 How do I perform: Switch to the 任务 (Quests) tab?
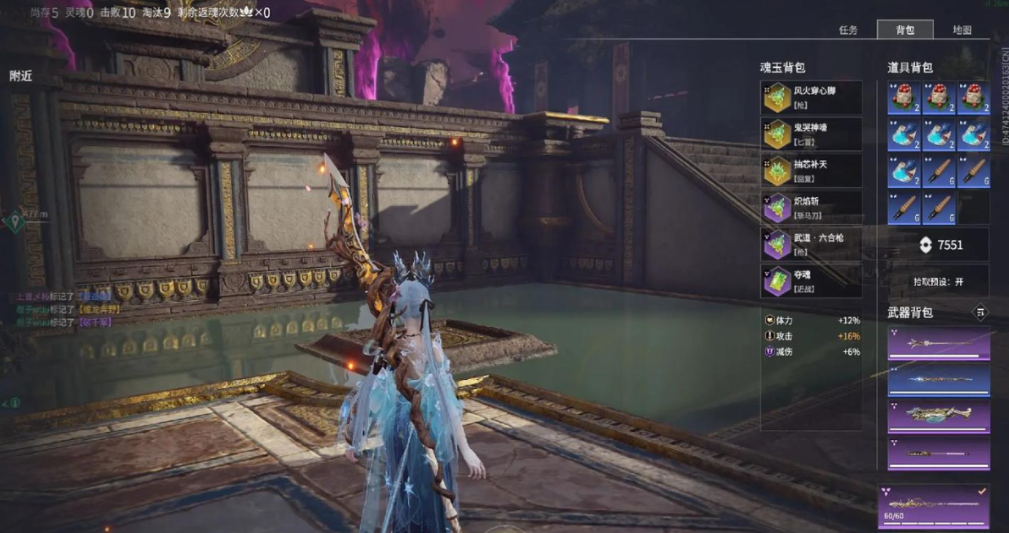tap(848, 30)
